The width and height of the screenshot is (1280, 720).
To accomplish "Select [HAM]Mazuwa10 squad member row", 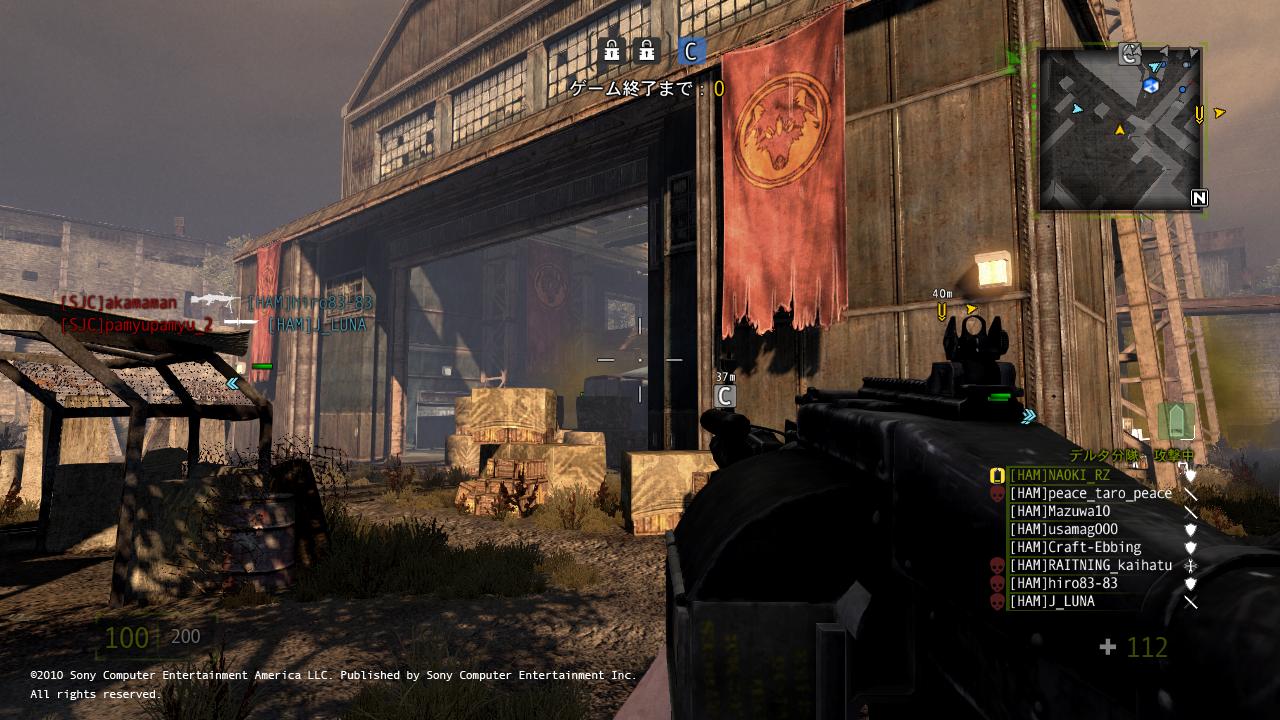I will tap(1059, 512).
